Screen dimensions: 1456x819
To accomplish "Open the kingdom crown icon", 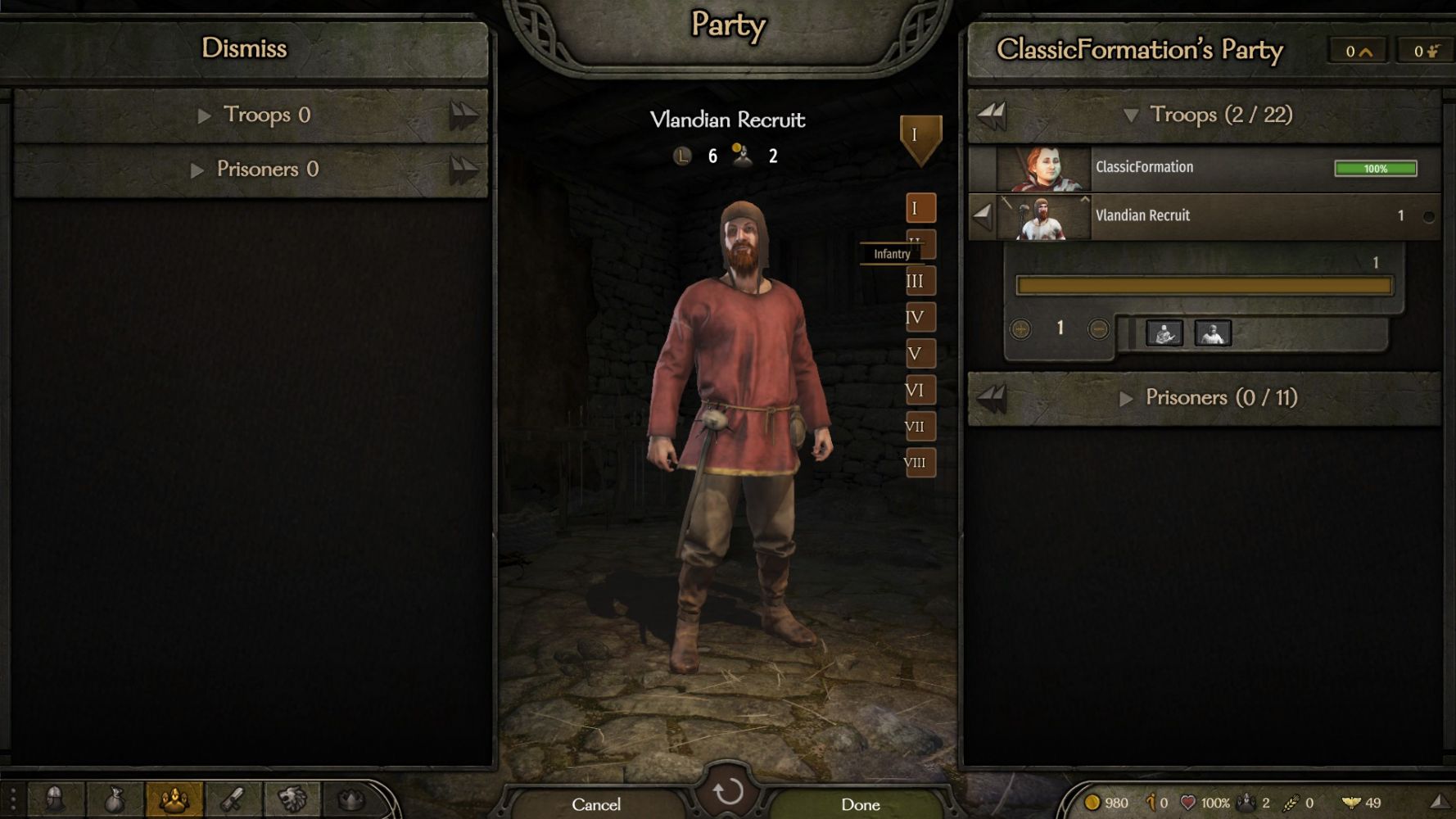I will [351, 799].
